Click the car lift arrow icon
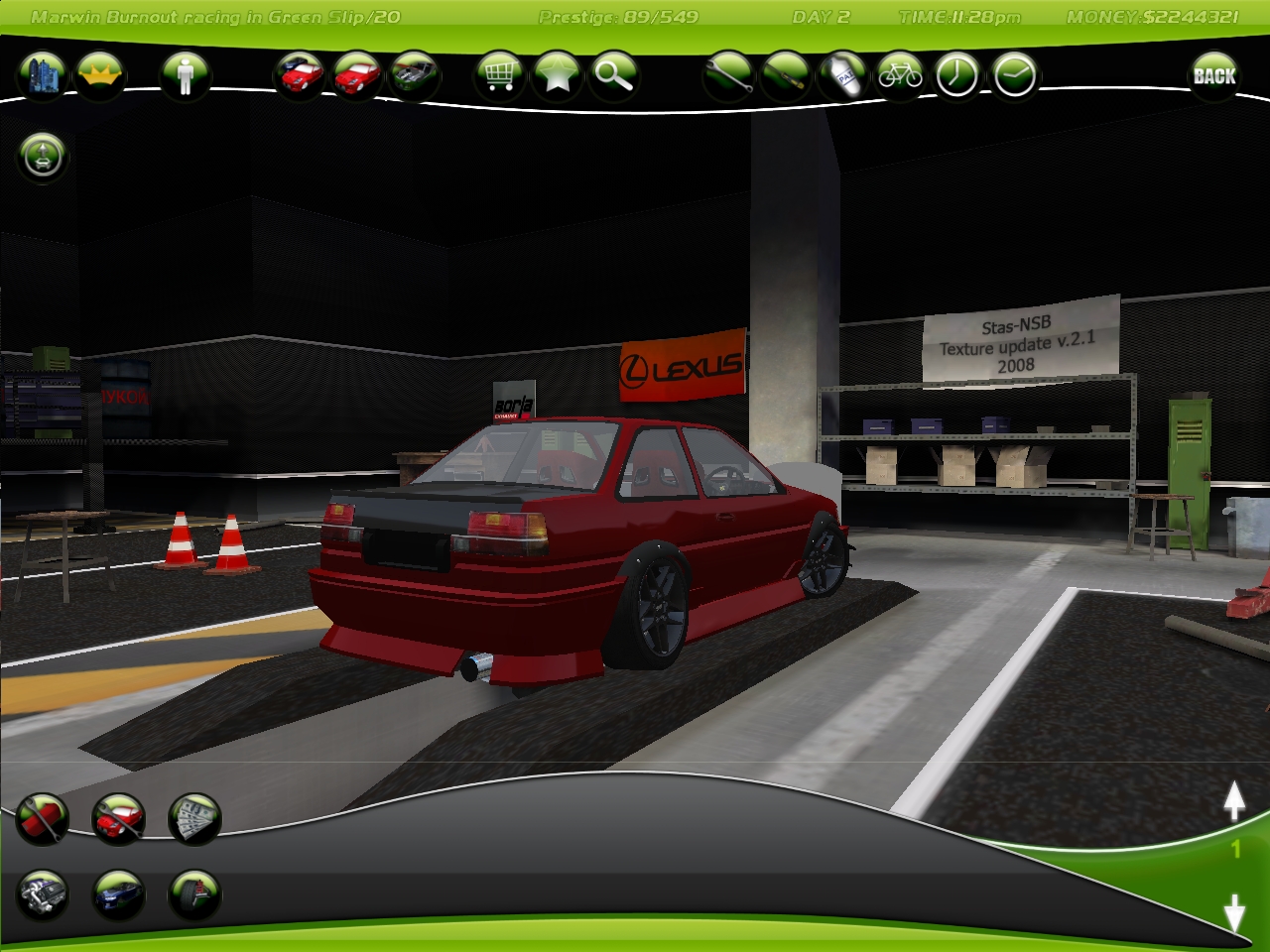This screenshot has width=1270, height=952. [x=43, y=156]
